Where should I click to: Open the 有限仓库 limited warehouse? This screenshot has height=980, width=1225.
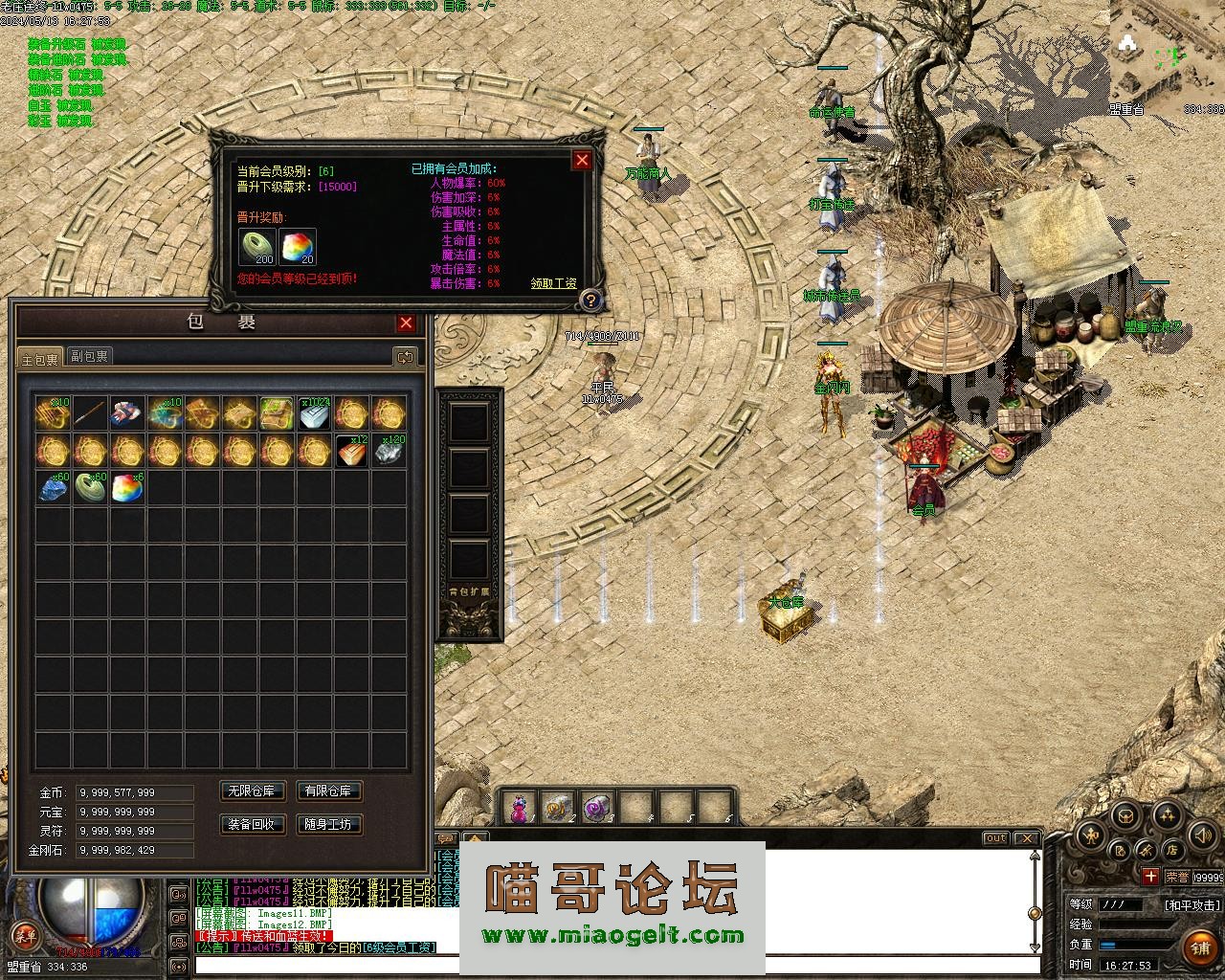coord(329,791)
